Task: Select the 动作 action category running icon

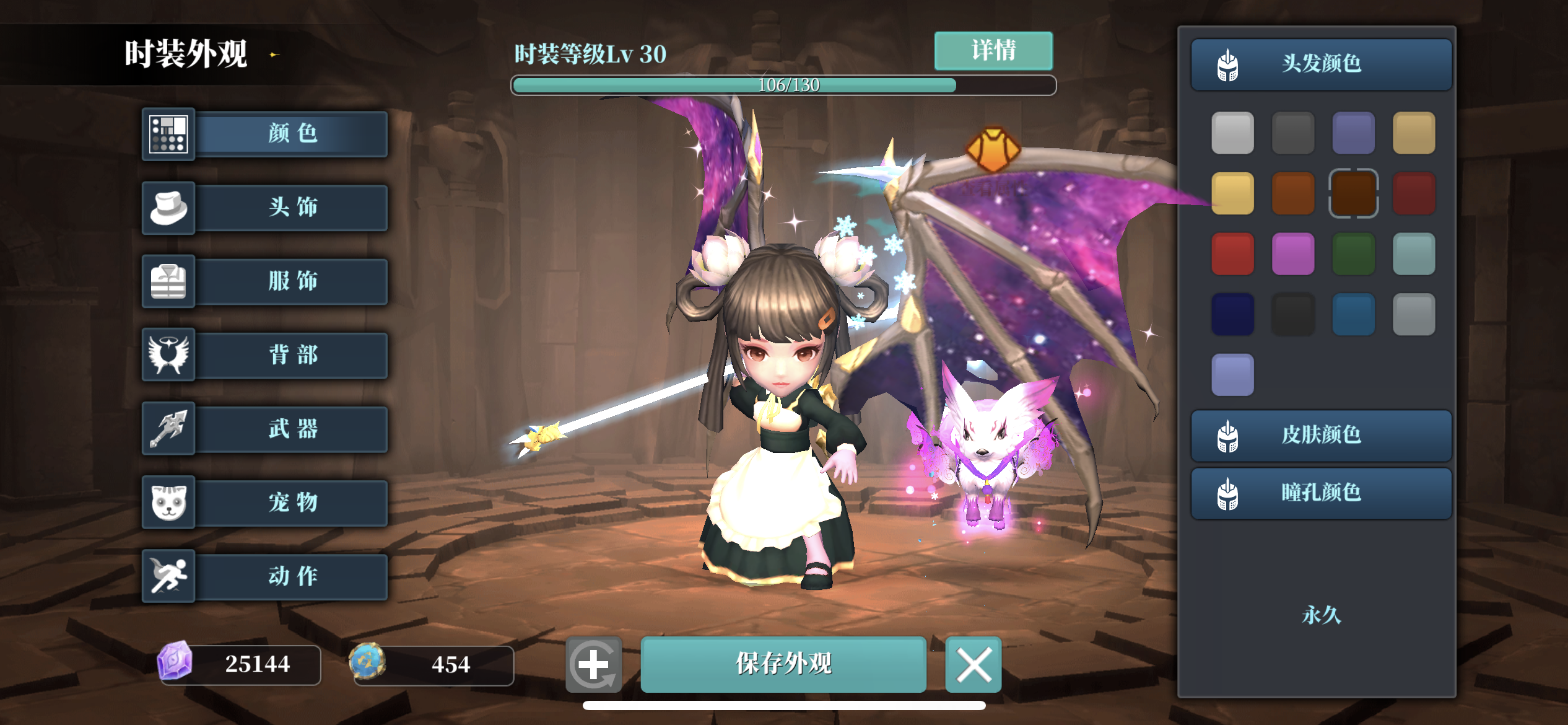Action: 168,576
